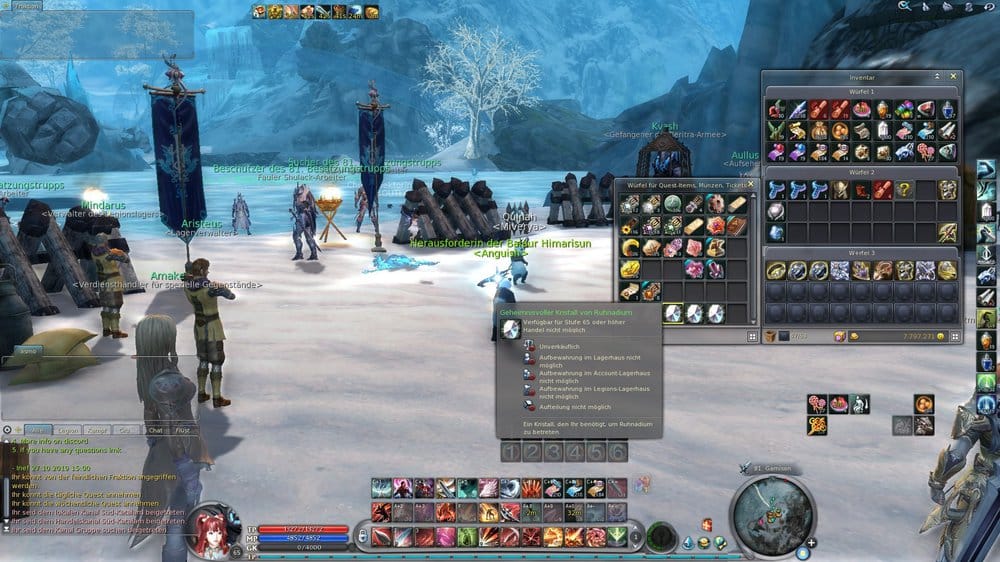Screen dimensions: 1000x562
Task: Collapse the Inventar window with the arrow button
Action: (x=938, y=76)
